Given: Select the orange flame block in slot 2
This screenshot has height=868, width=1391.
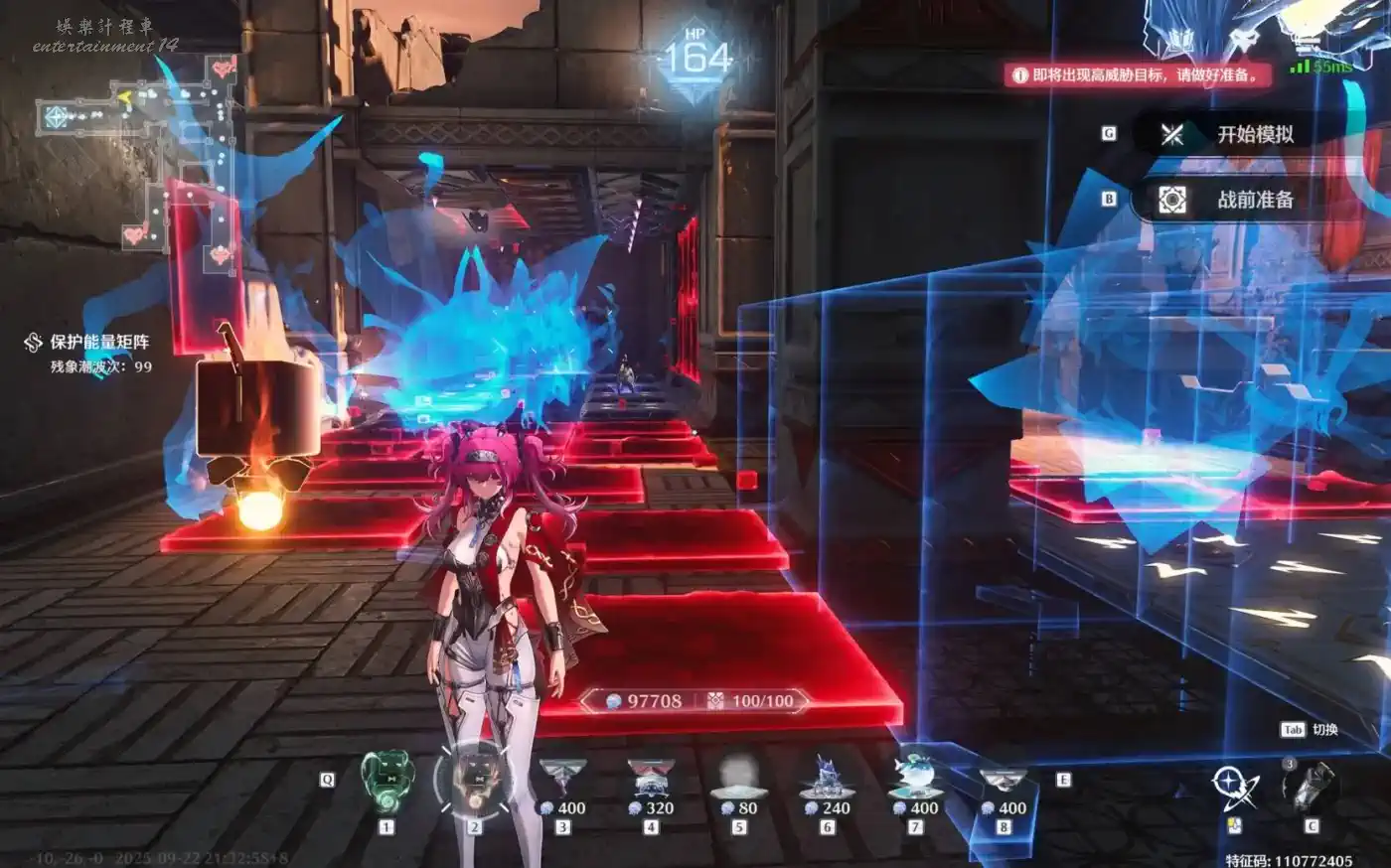Looking at the screenshot, I should (x=475, y=782).
